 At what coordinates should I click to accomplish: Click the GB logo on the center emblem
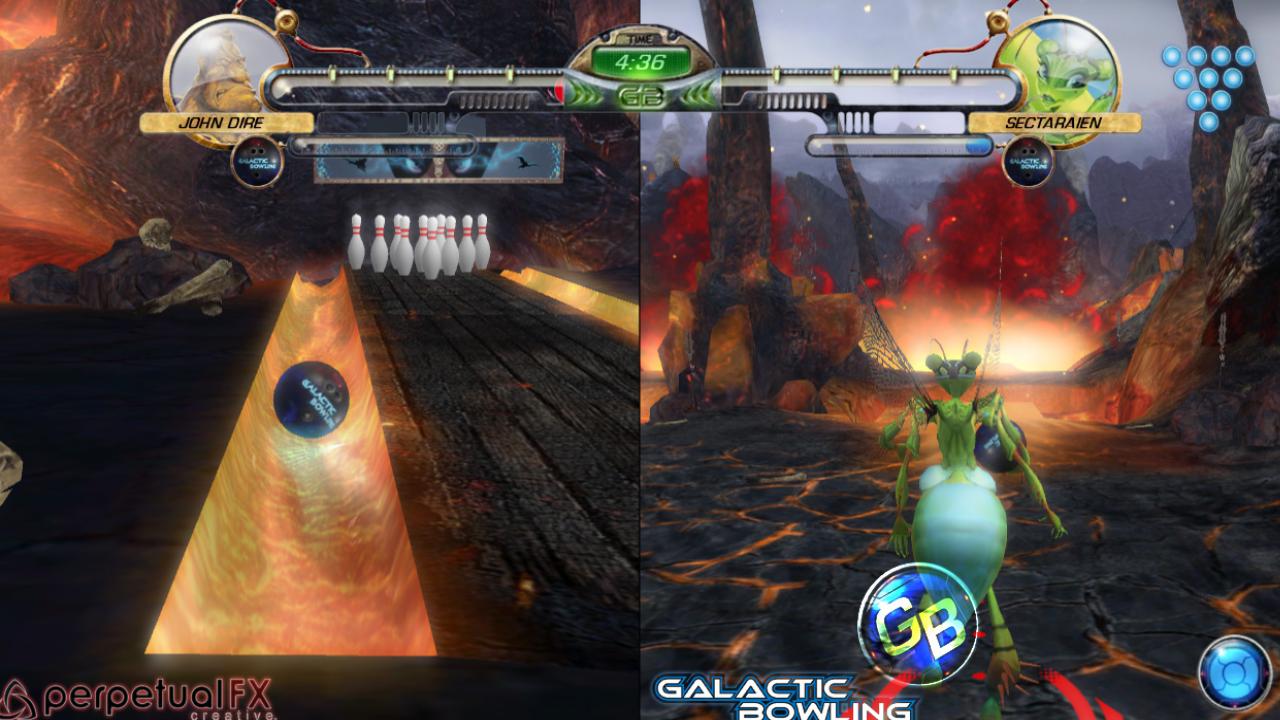640,97
